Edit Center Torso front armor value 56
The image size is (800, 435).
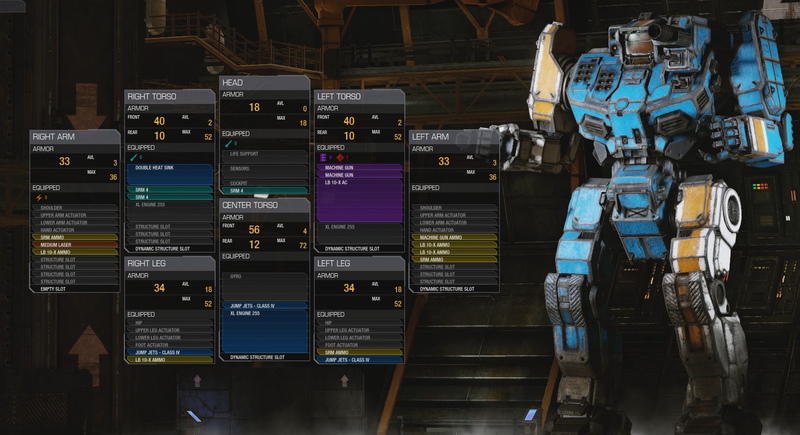(x=254, y=229)
